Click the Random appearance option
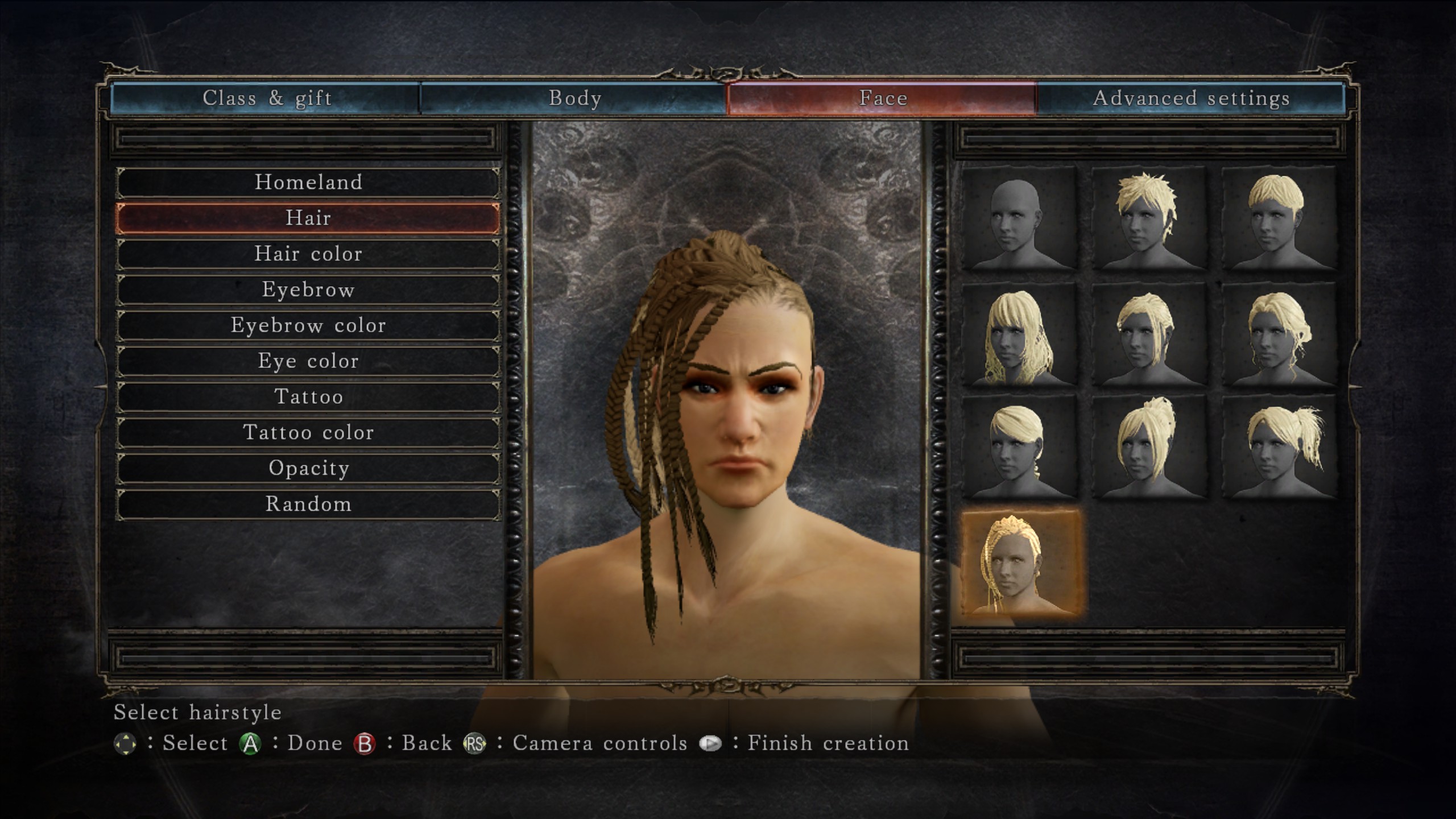 [x=309, y=504]
